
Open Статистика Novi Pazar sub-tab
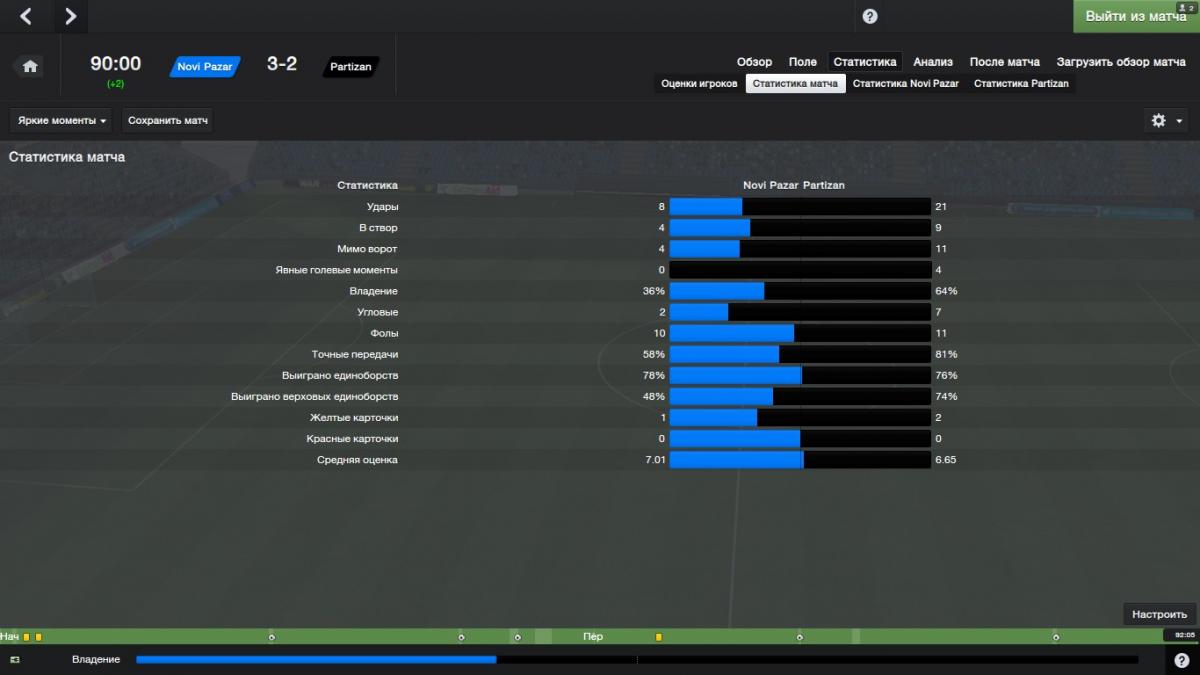pyautogui.click(x=905, y=84)
